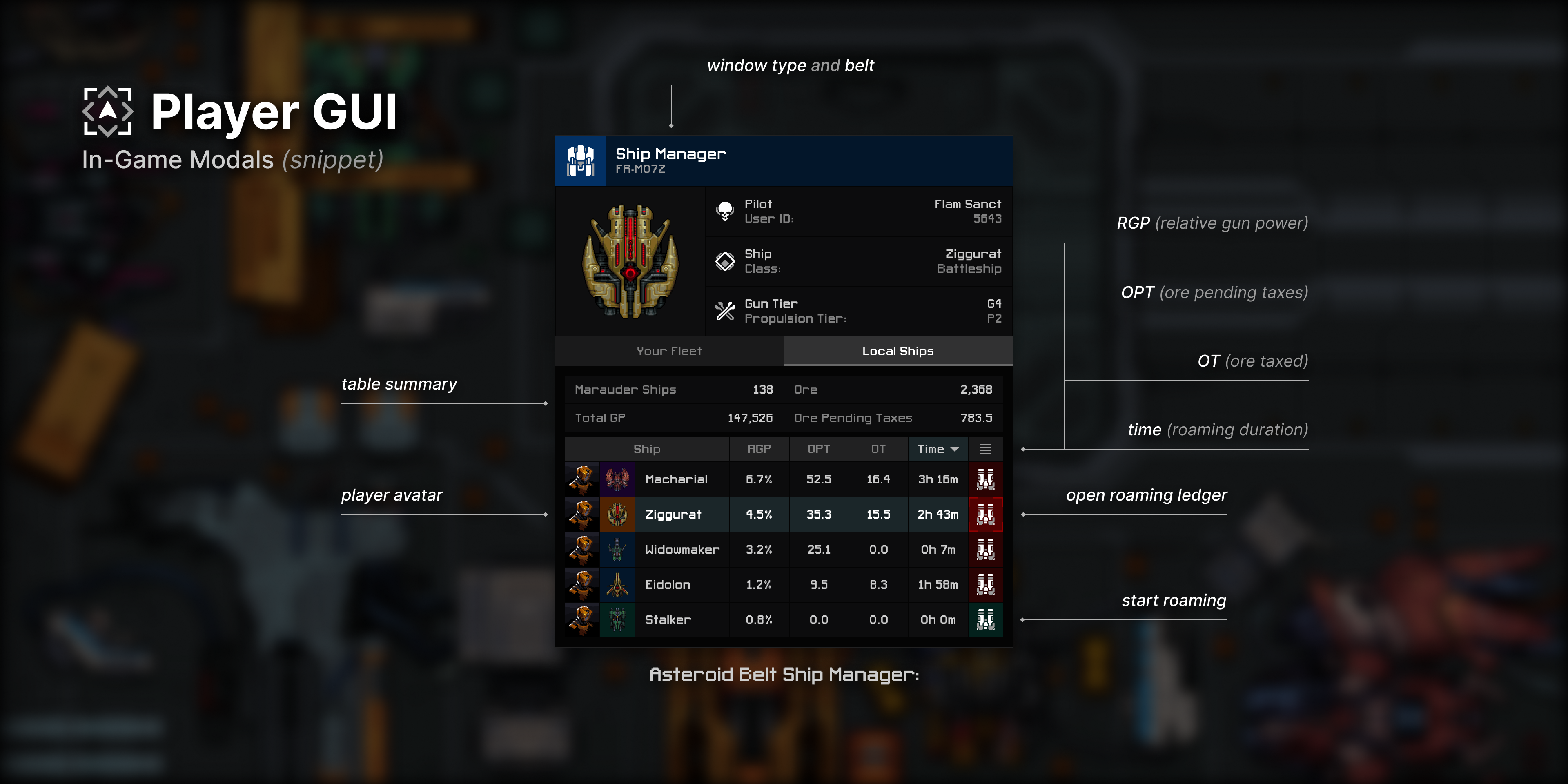1568x784 pixels.
Task: Click the Macharial ship sprite icon
Action: tap(617, 479)
